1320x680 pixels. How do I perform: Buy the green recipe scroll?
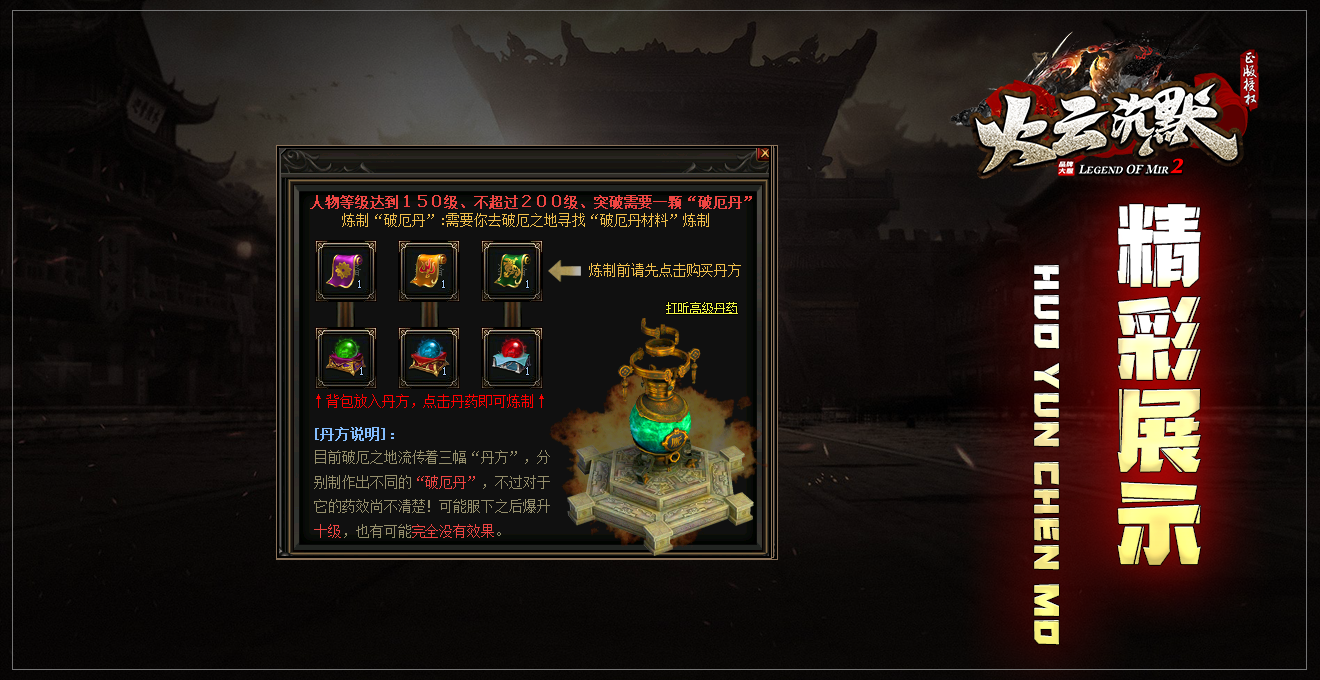[x=511, y=270]
